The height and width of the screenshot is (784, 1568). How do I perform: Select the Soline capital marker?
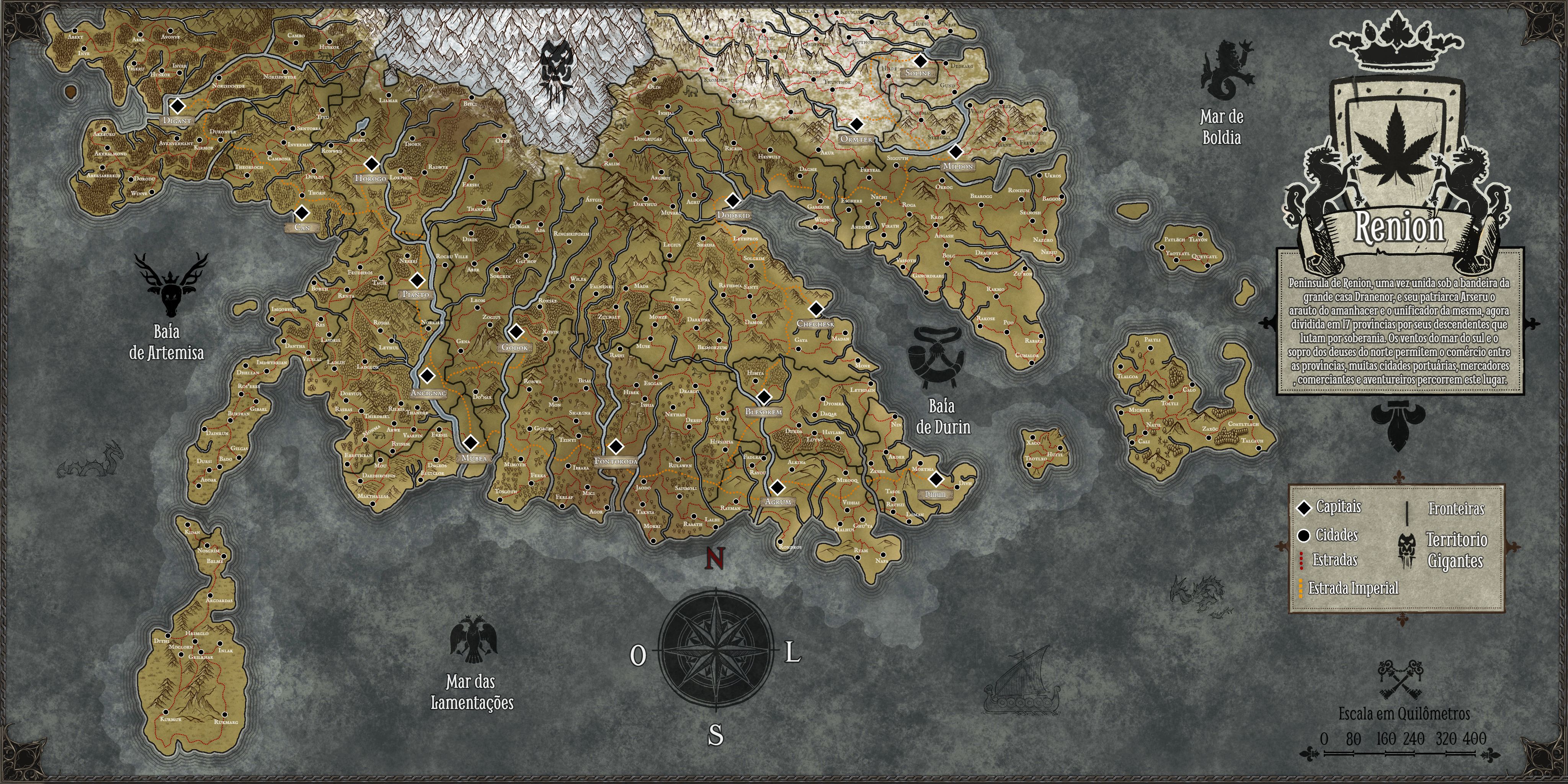tap(920, 61)
